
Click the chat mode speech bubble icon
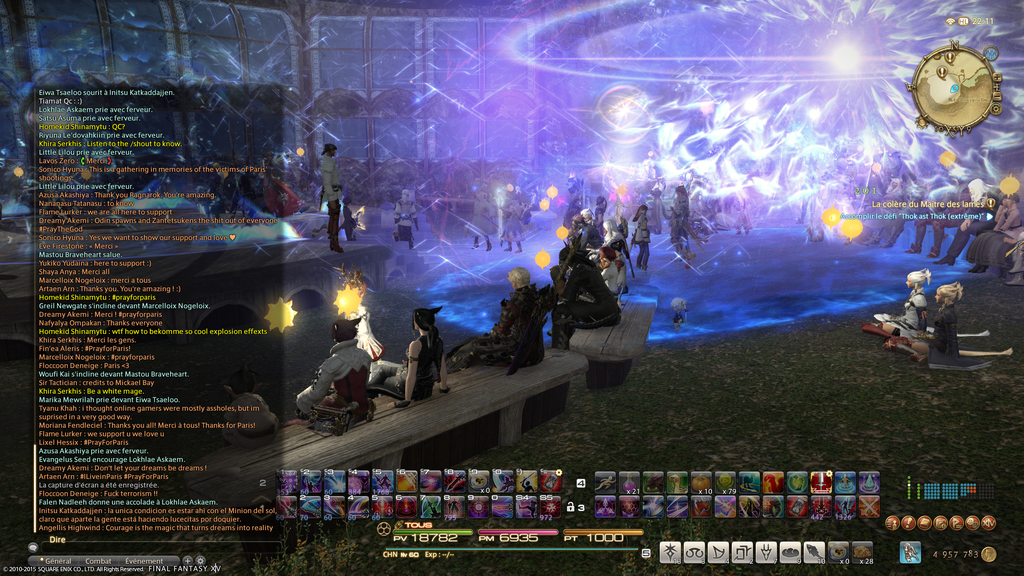pyautogui.click(x=33, y=548)
